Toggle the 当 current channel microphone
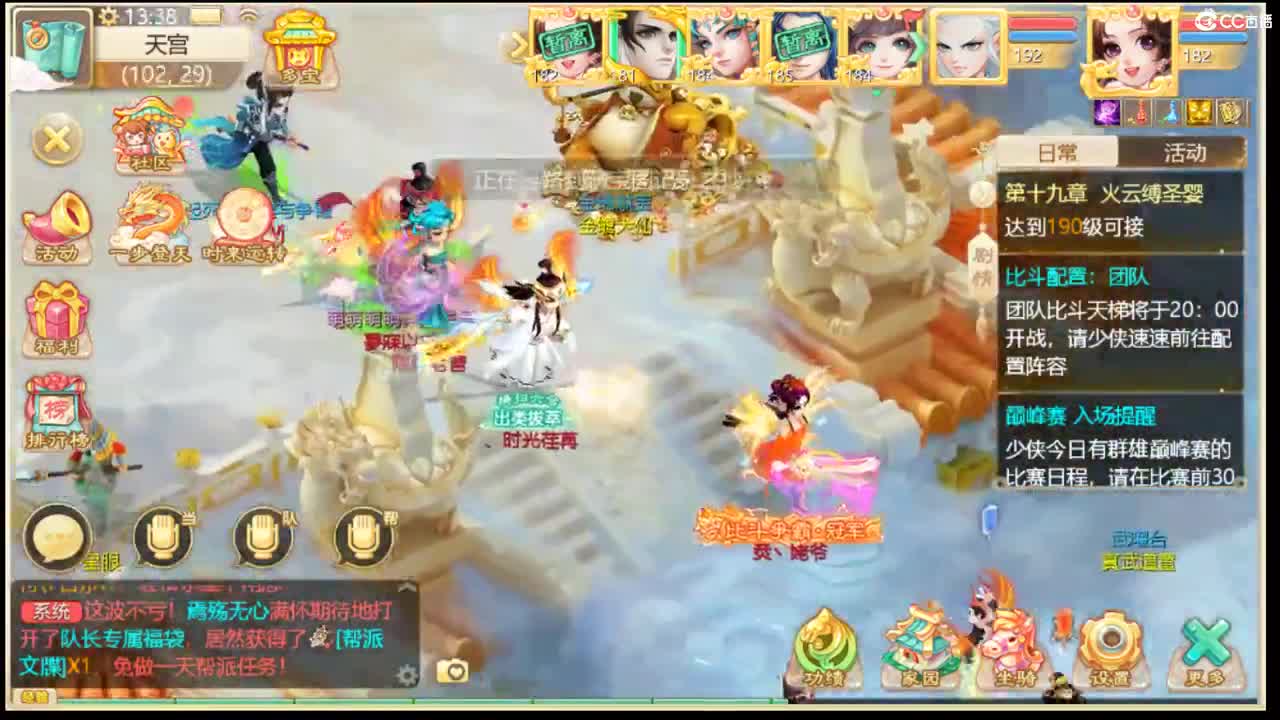This screenshot has width=1280, height=720. coord(162,538)
